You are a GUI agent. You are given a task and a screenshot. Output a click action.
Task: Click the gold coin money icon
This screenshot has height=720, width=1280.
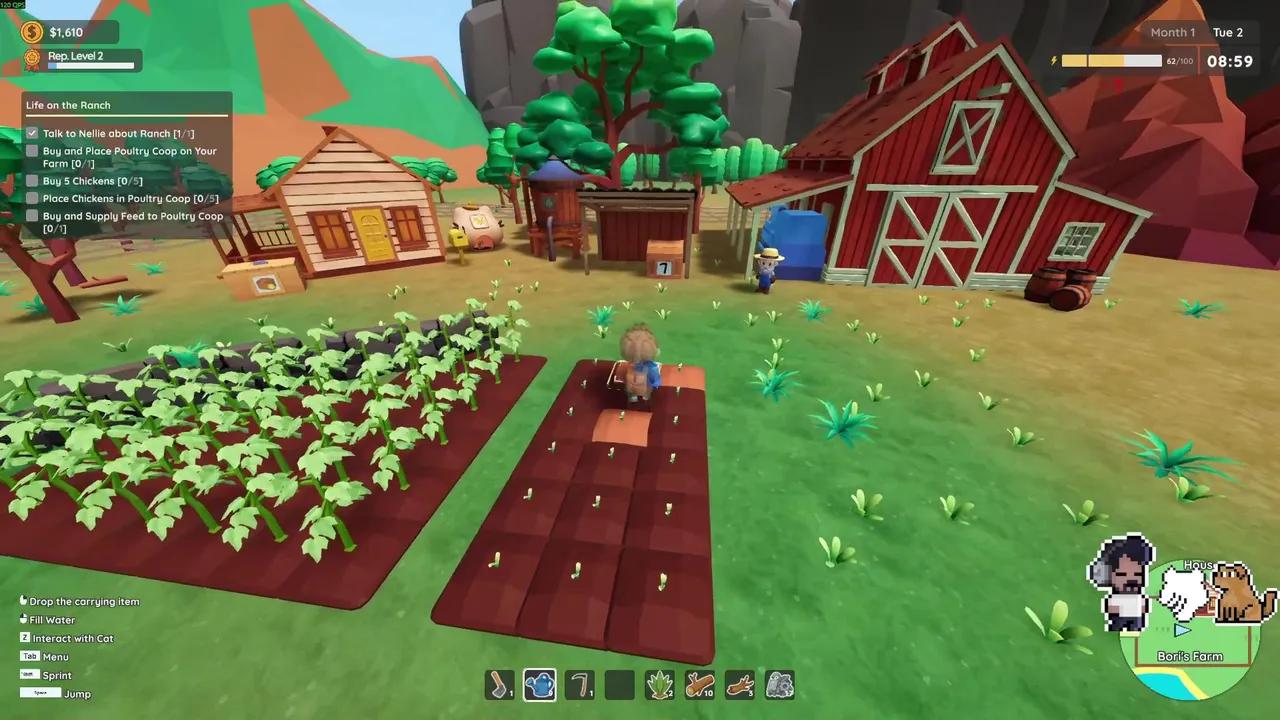click(34, 32)
